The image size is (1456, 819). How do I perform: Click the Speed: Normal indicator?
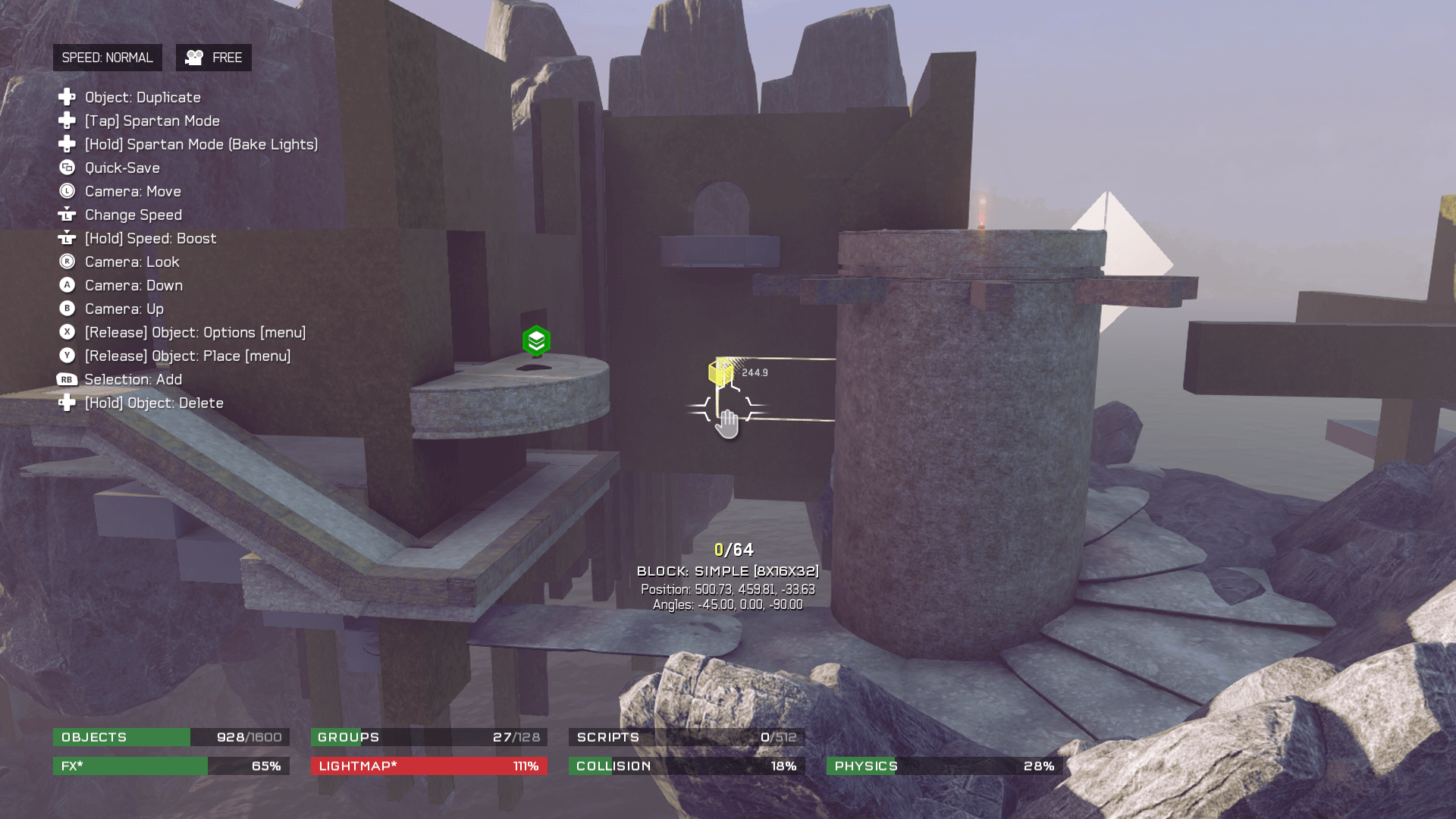[107, 58]
